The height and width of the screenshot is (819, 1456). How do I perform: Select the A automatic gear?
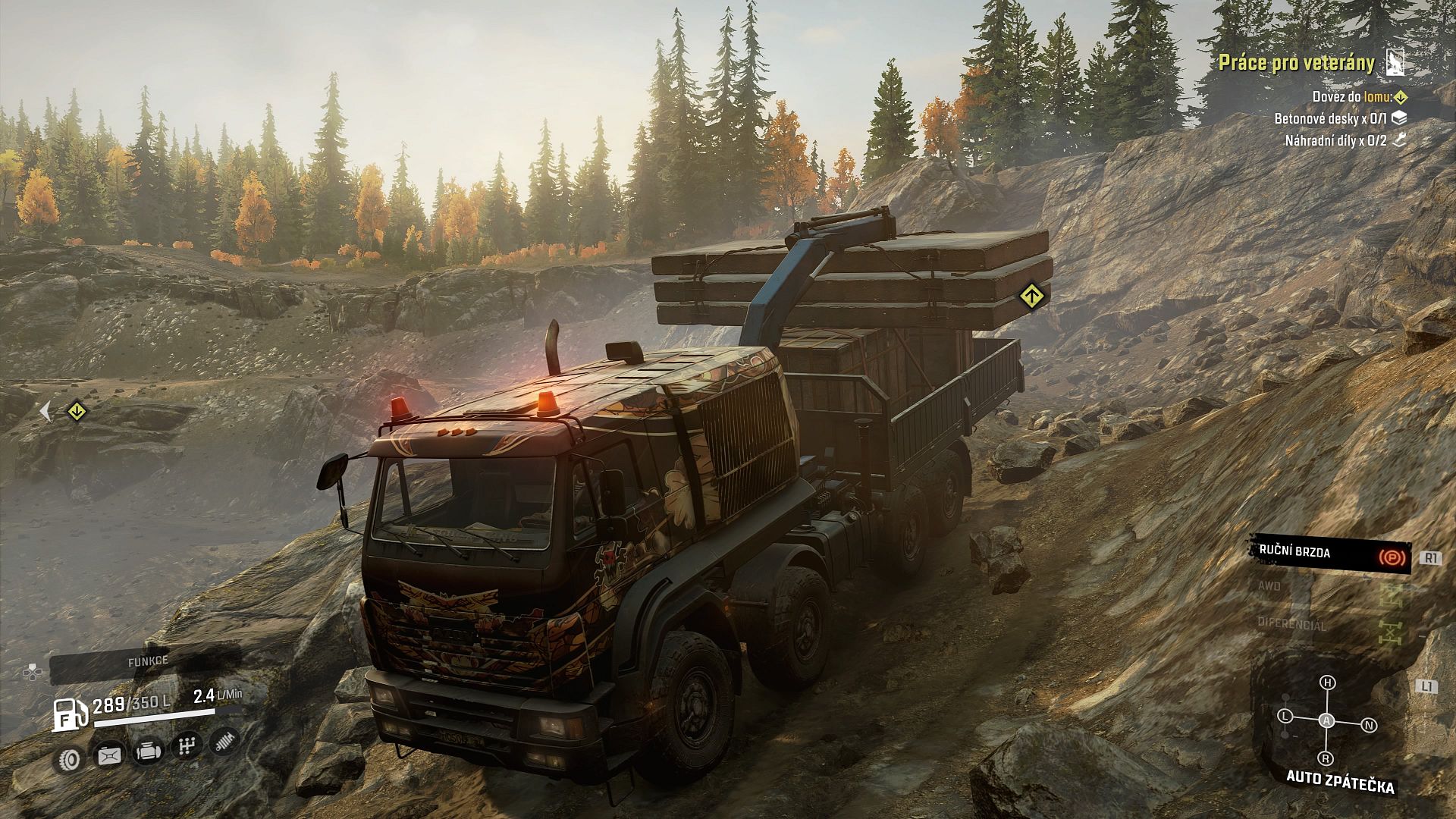pyautogui.click(x=1326, y=720)
